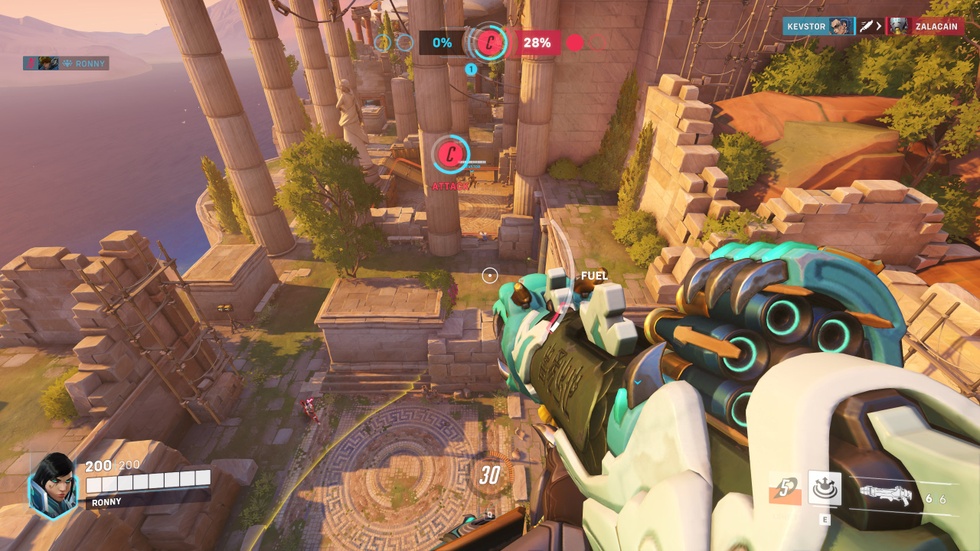Select the orange ability icon marked 5
This screenshot has height=551, width=980.
point(785,490)
